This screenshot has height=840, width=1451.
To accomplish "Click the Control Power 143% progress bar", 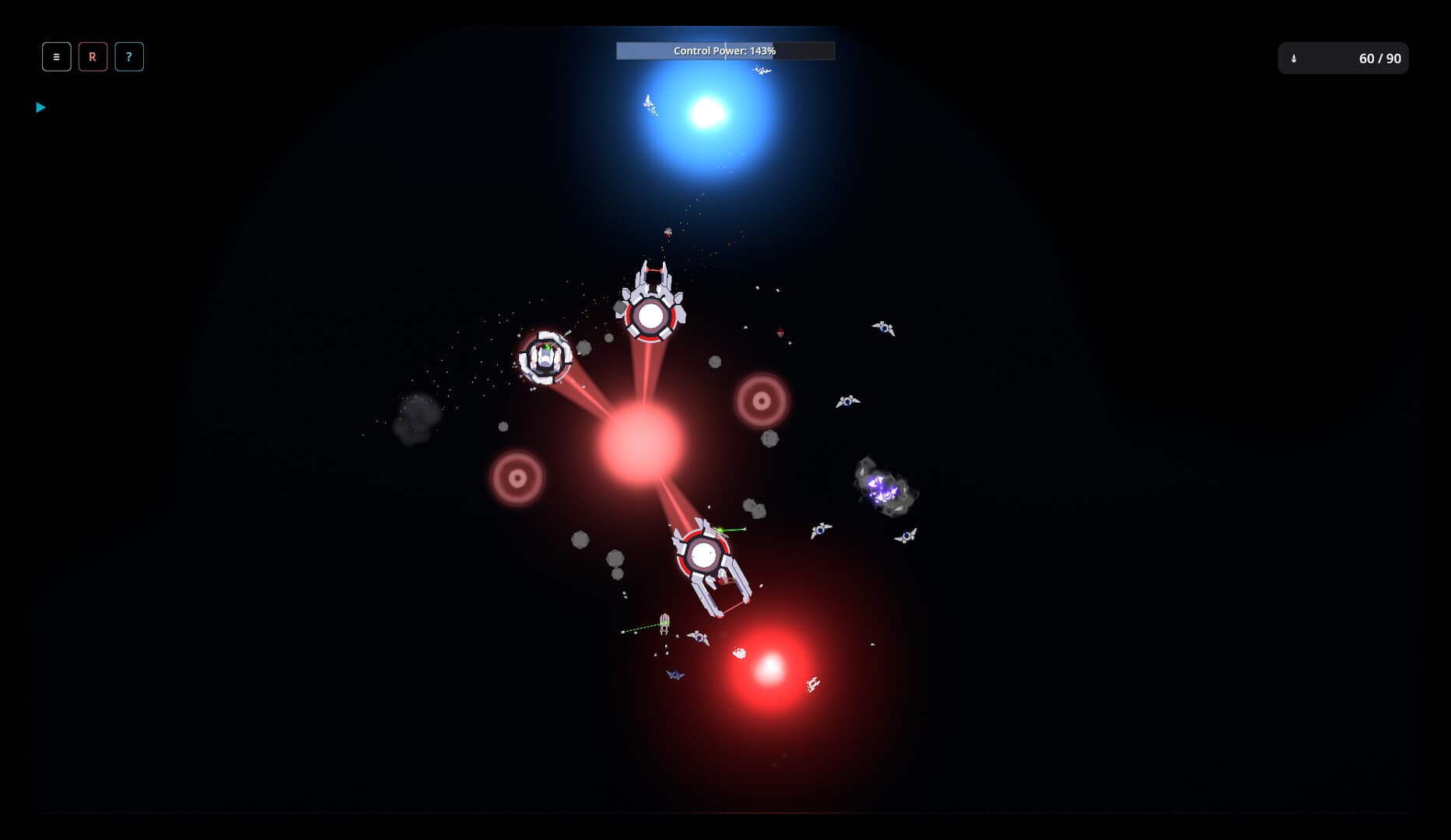I will [724, 50].
